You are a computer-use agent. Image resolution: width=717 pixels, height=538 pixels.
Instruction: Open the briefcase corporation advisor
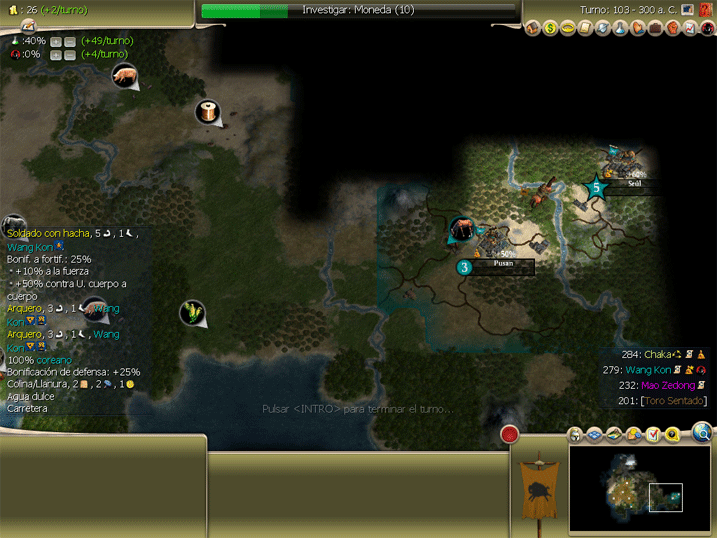pos(655,28)
